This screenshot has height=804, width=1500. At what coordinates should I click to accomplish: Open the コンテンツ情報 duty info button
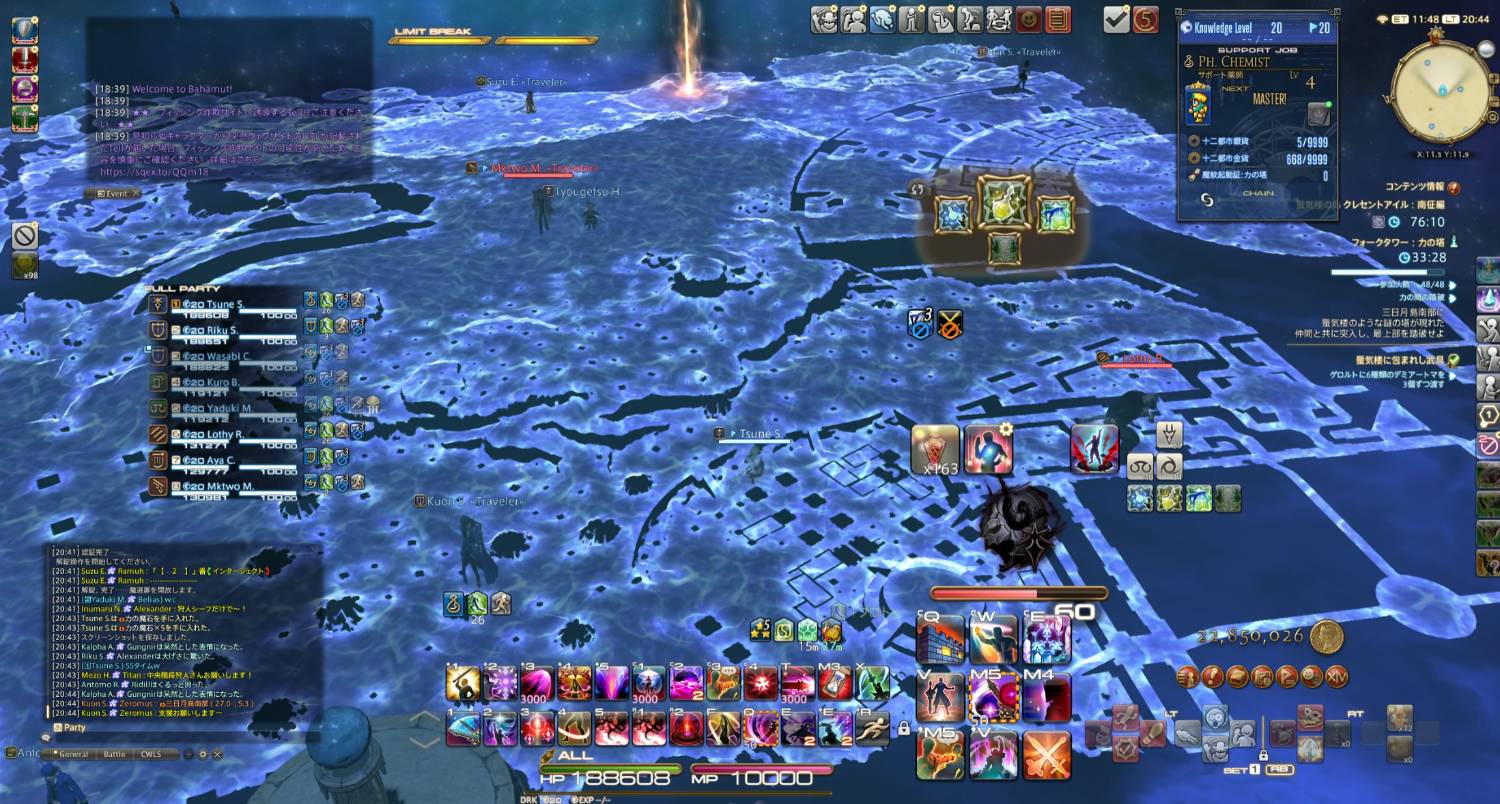click(1453, 187)
